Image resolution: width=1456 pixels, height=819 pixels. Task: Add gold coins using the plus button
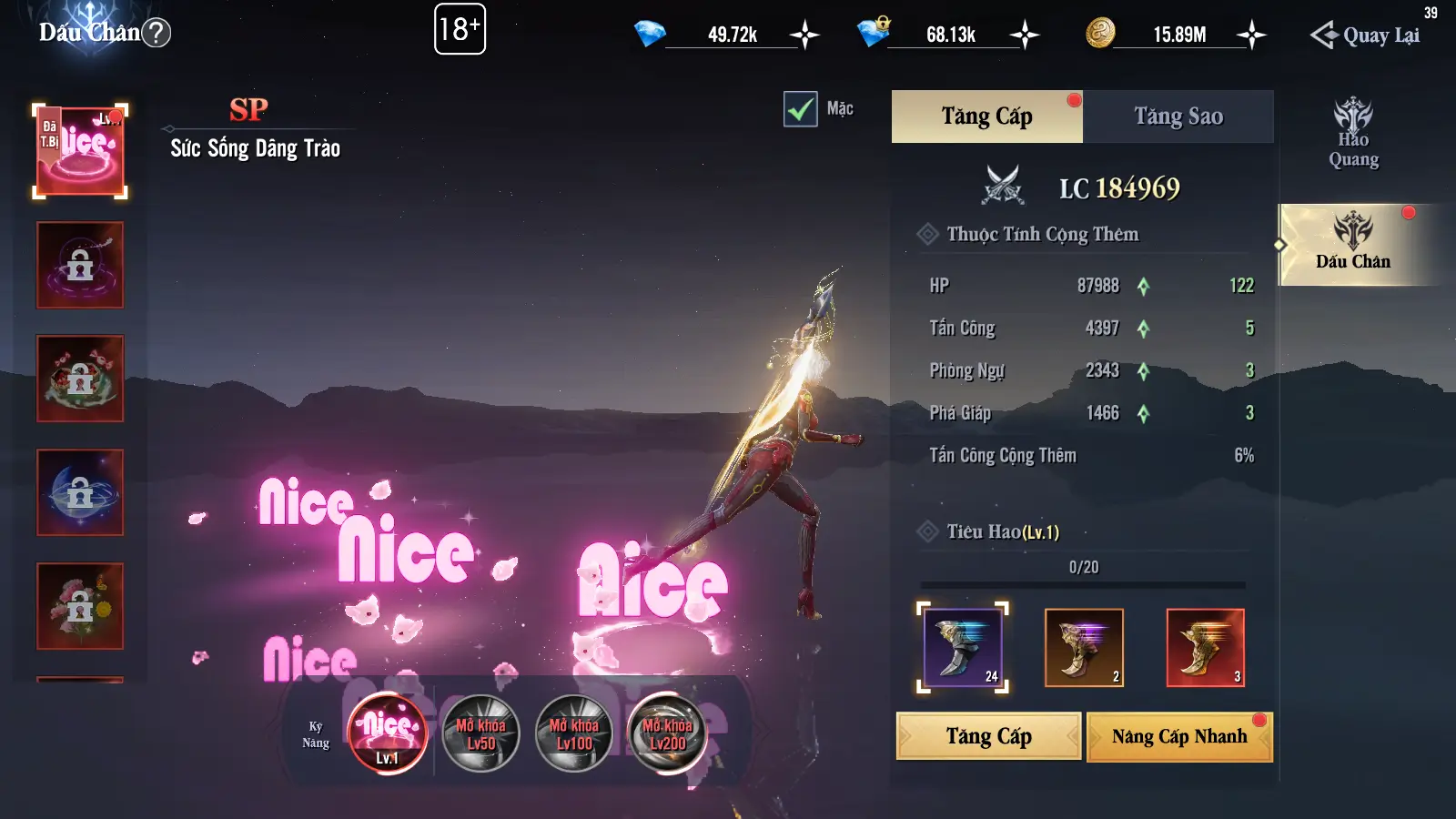pyautogui.click(x=1251, y=35)
